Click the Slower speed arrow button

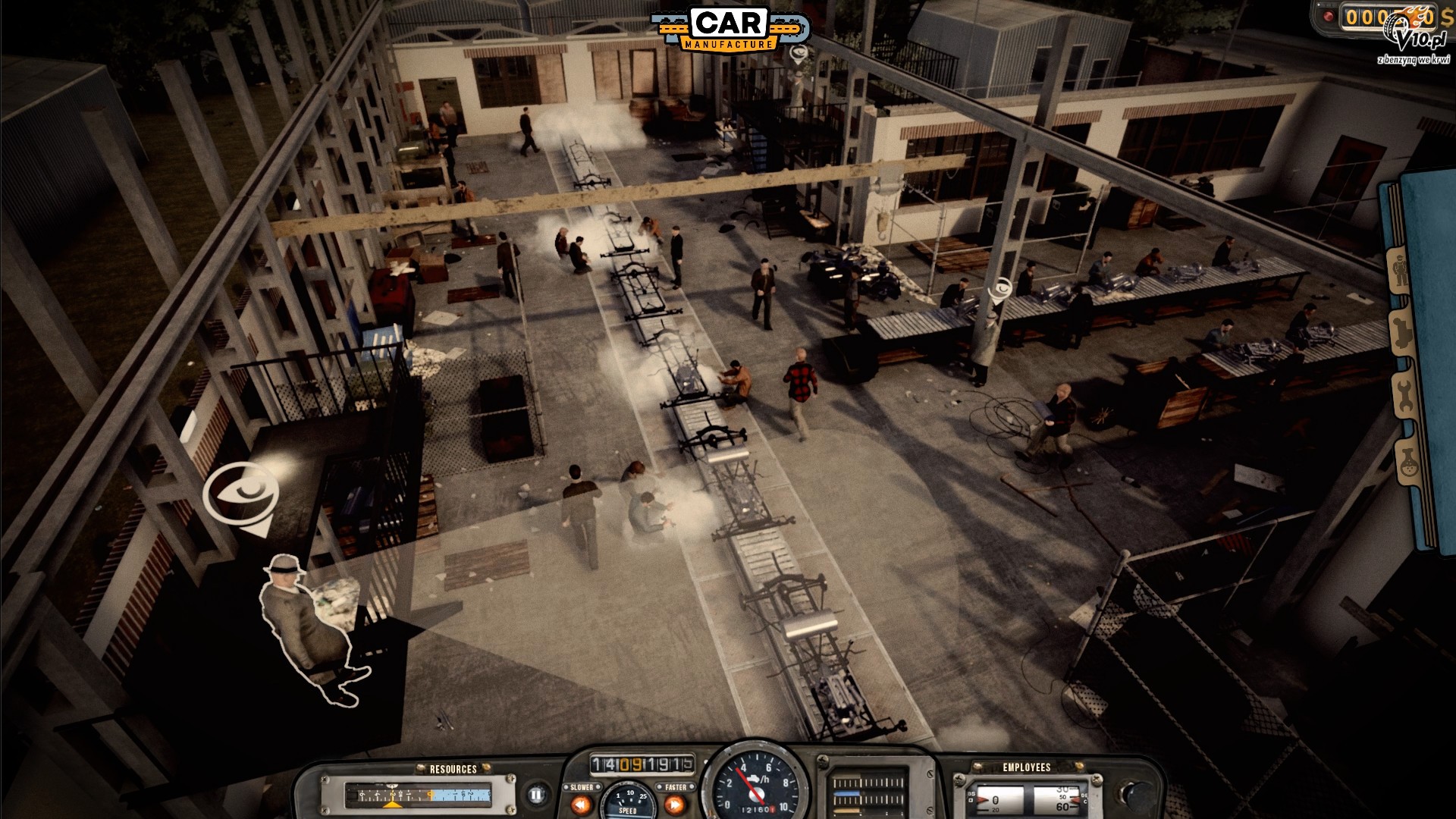582,803
